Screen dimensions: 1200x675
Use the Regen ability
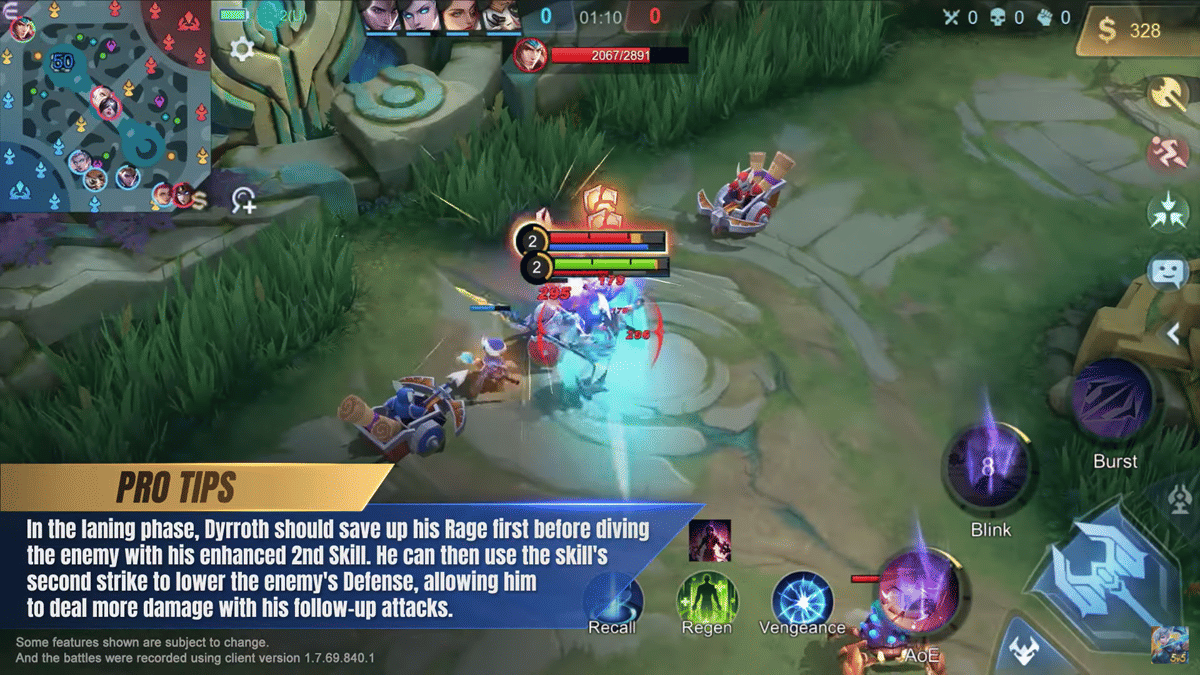click(x=706, y=600)
